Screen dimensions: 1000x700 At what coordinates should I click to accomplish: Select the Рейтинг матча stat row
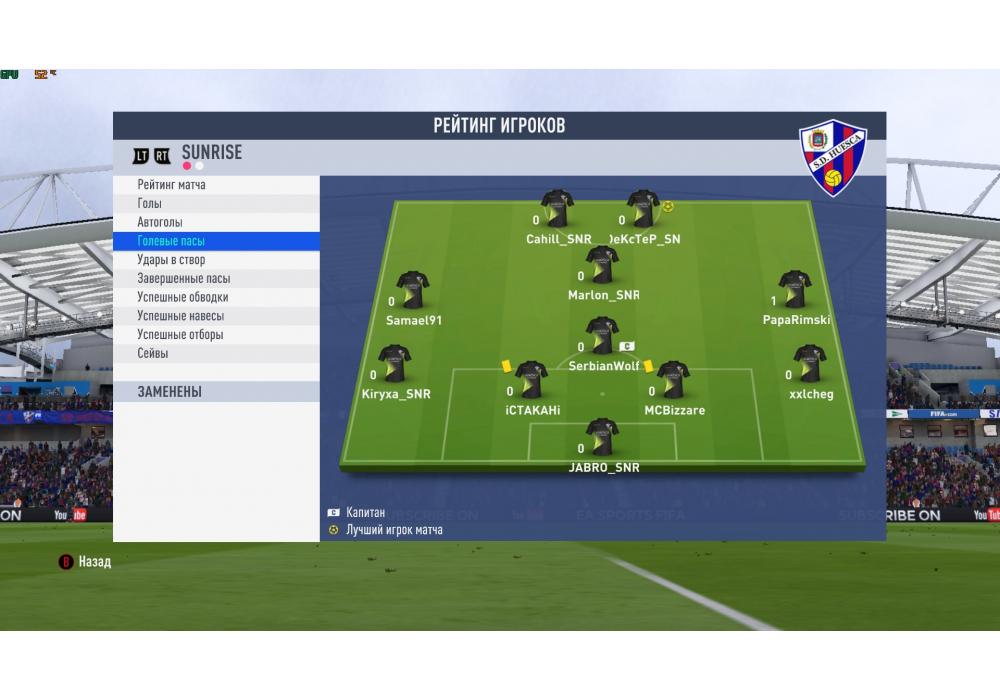tap(216, 185)
